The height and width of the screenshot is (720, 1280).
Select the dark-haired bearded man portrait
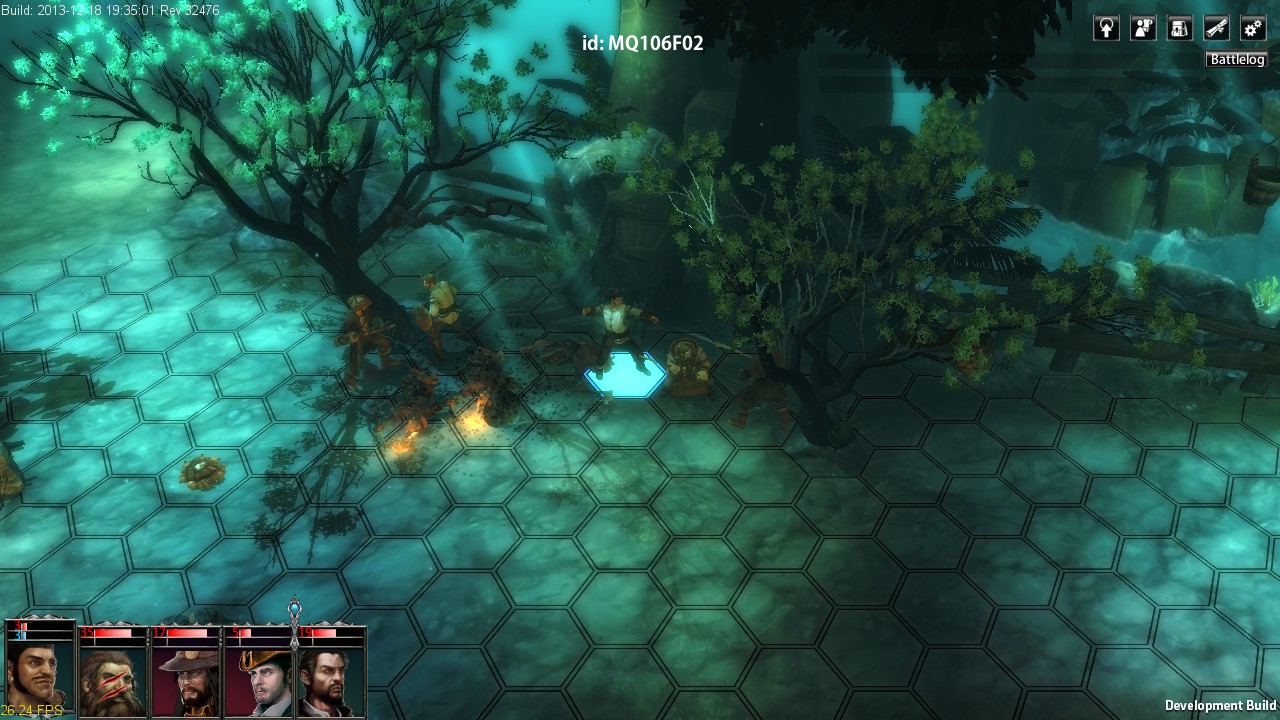coord(332,680)
